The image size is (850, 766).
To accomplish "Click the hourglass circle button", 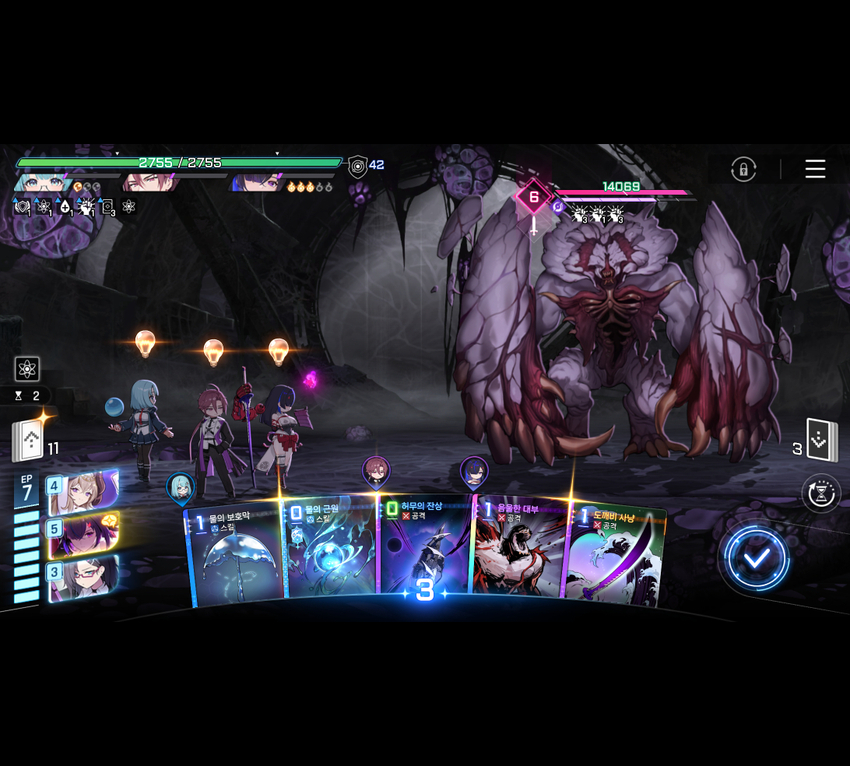I will pyautogui.click(x=821, y=493).
